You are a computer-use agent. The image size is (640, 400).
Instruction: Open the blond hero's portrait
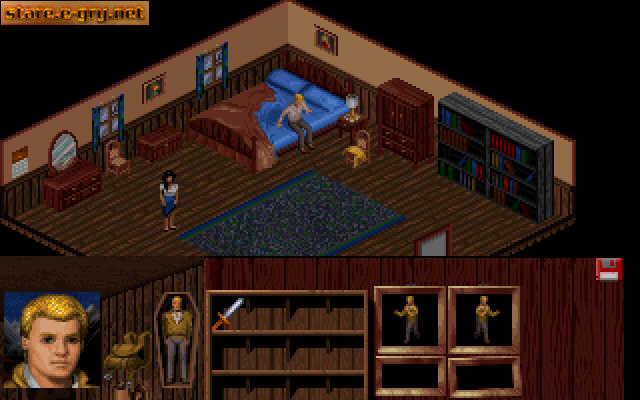pos(52,341)
